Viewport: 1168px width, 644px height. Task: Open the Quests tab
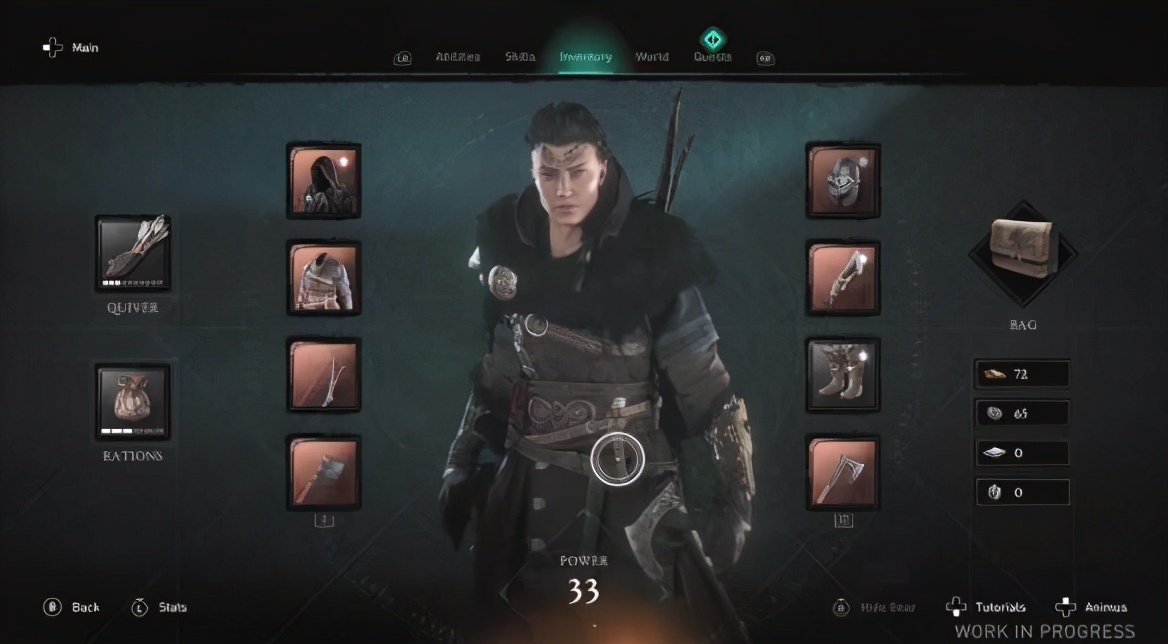(712, 56)
